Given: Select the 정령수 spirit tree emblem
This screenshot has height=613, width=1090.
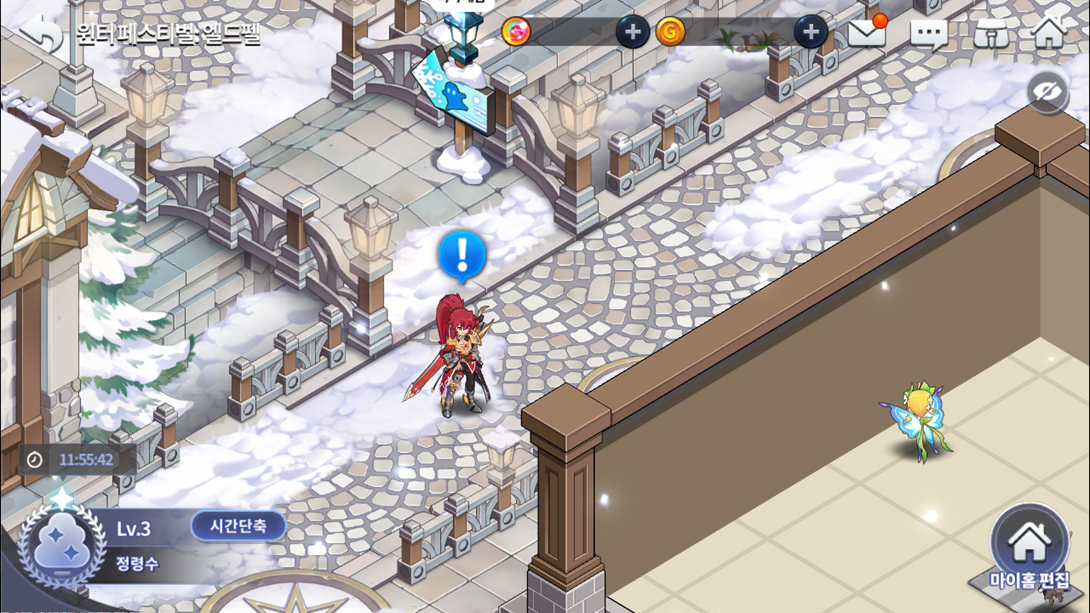Looking at the screenshot, I should pos(62,546).
